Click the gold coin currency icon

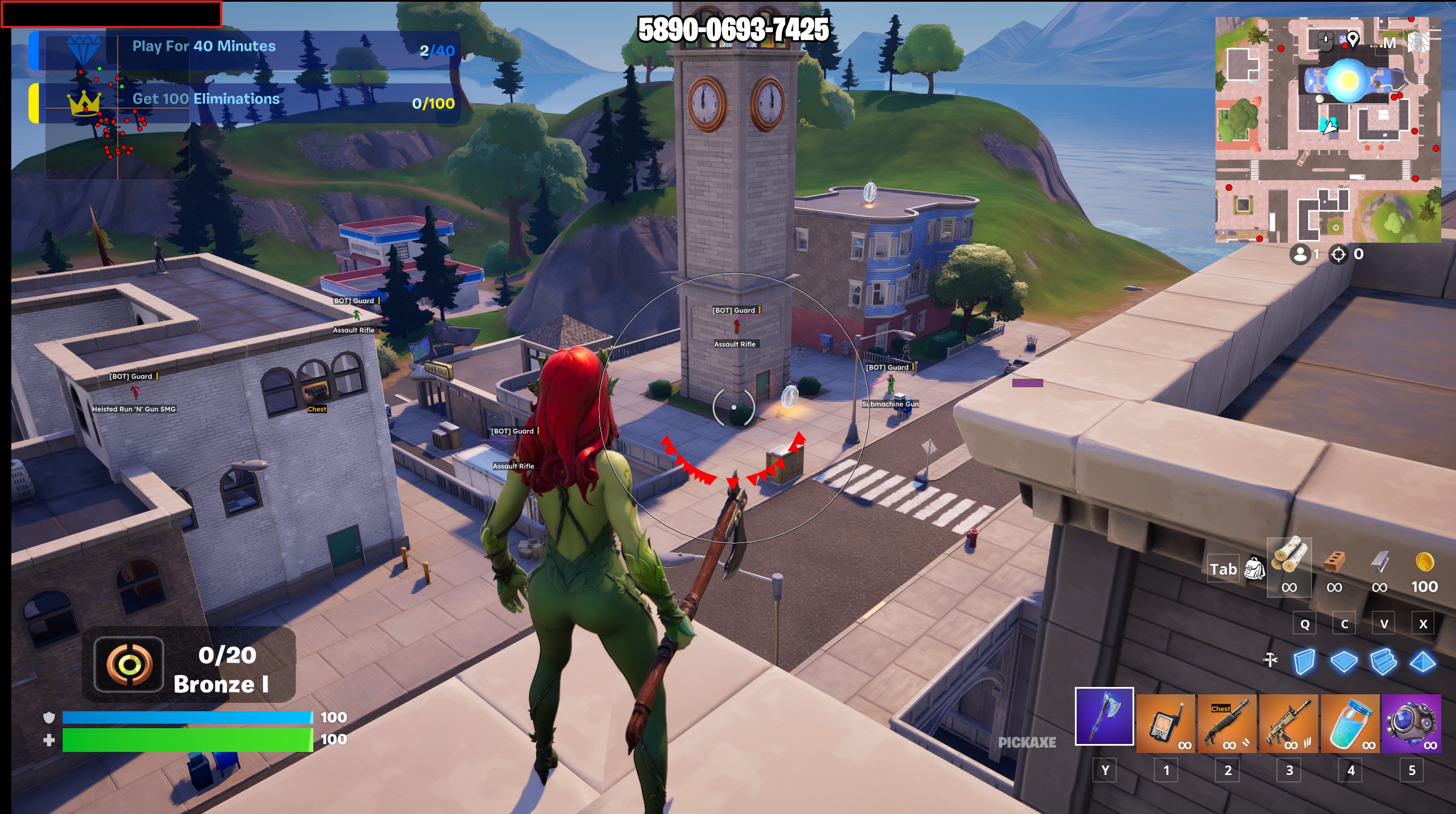click(x=1424, y=562)
